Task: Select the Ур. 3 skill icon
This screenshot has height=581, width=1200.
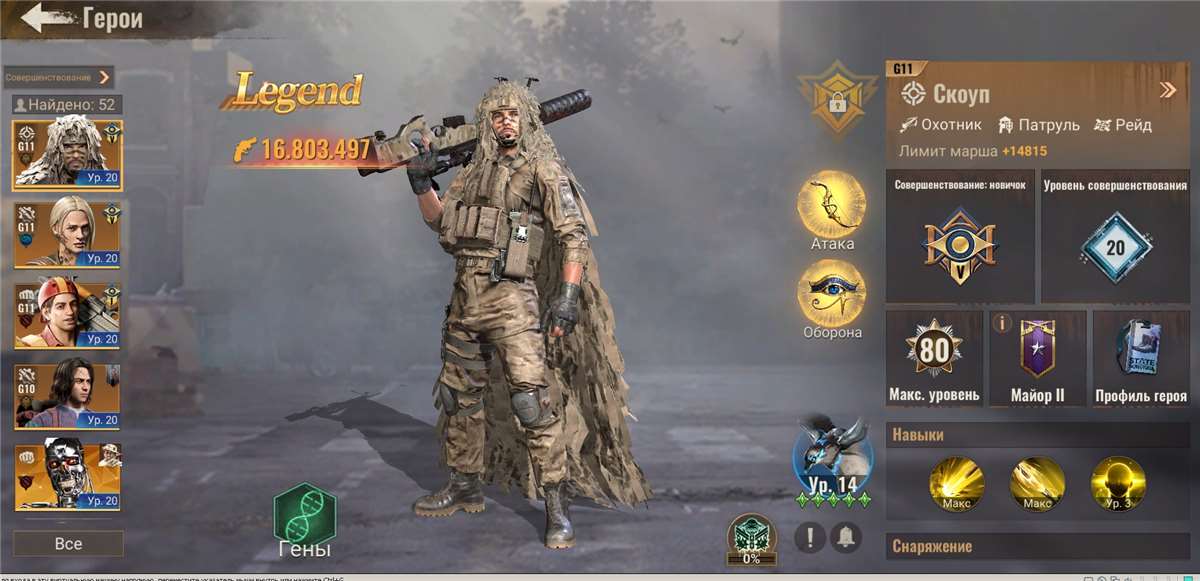Action: coord(1117,483)
